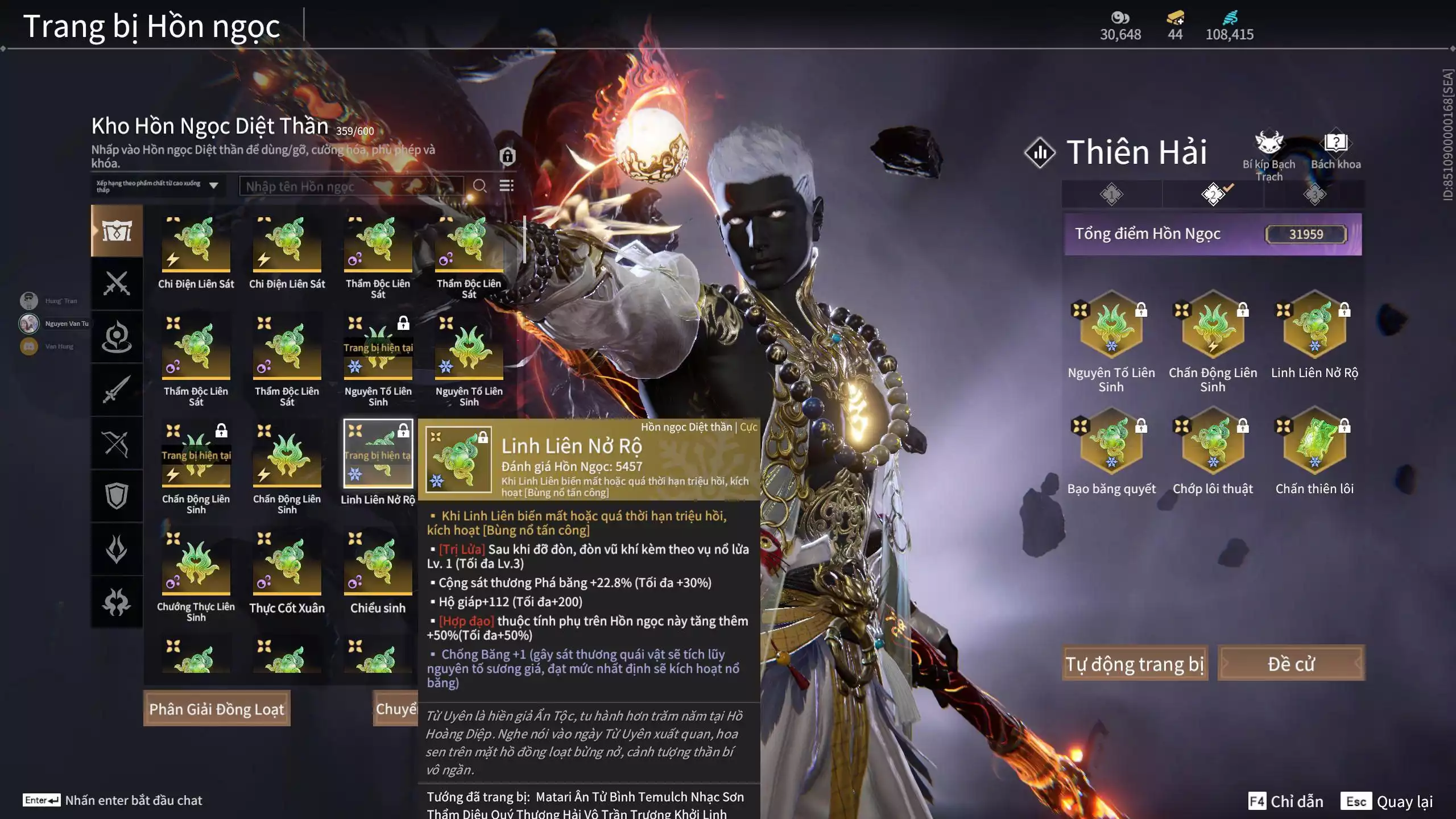Viewport: 1456px width, 819px height.
Task: Select equipped Nguyên Tố Liên Sinh hexagon slot
Action: tap(1111, 326)
